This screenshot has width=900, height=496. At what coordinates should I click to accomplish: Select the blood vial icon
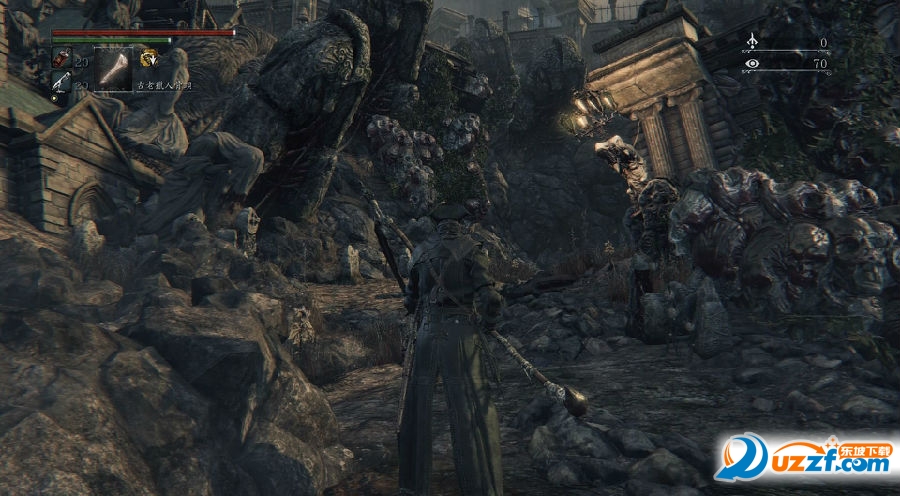pyautogui.click(x=60, y=60)
